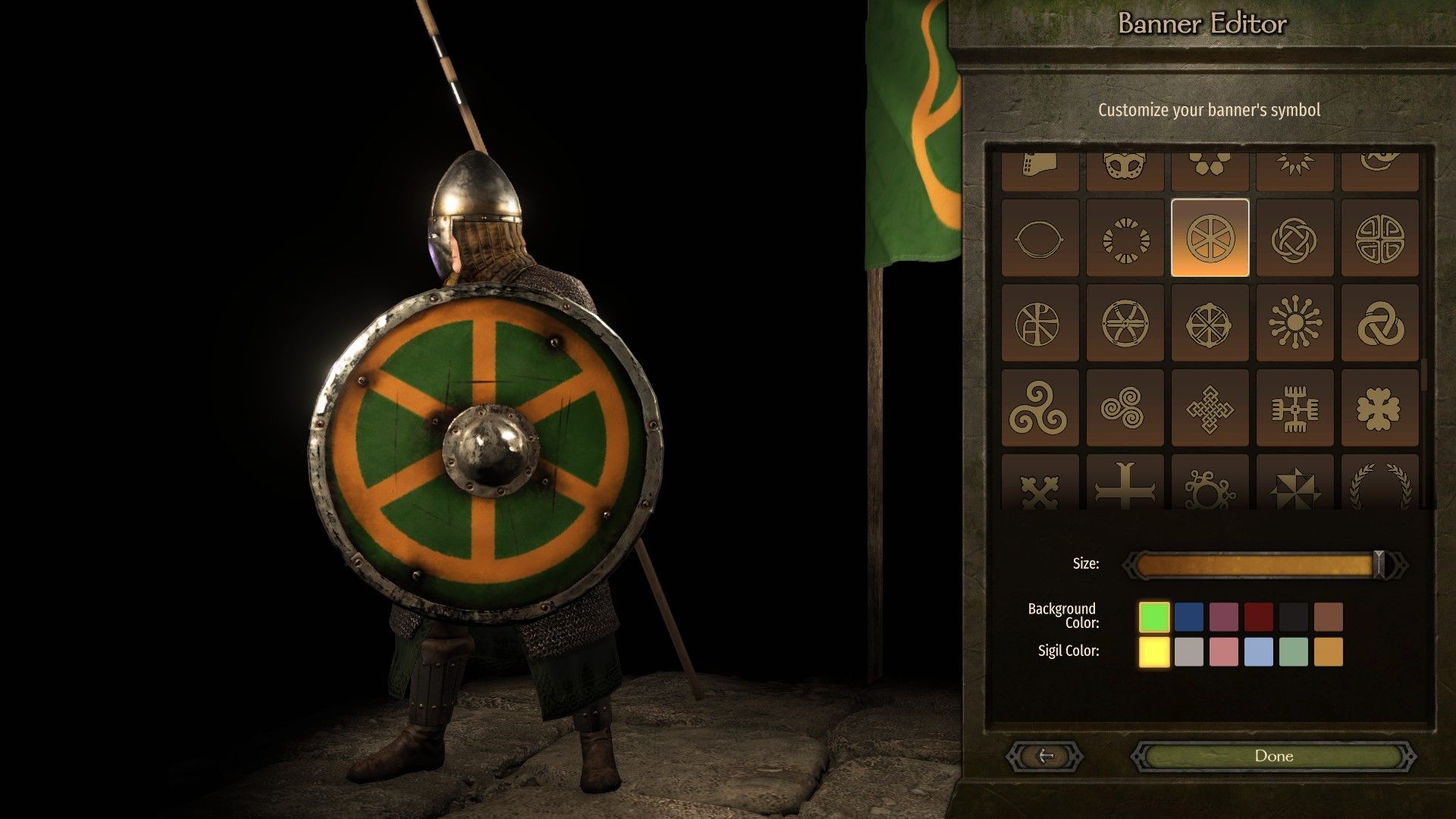Click the Done button
This screenshot has width=1456, height=819.
(1274, 756)
